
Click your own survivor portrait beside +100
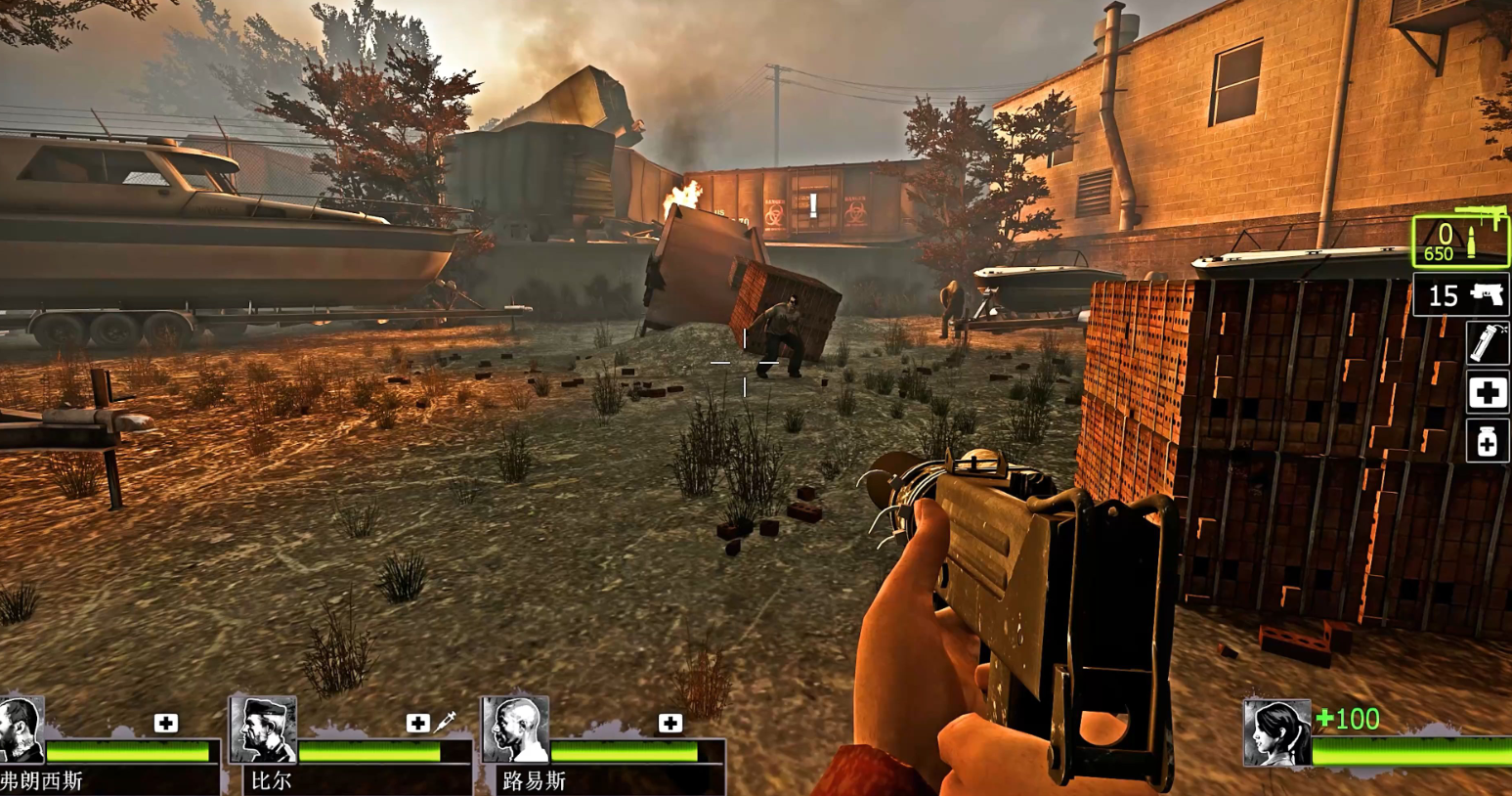(x=1276, y=732)
